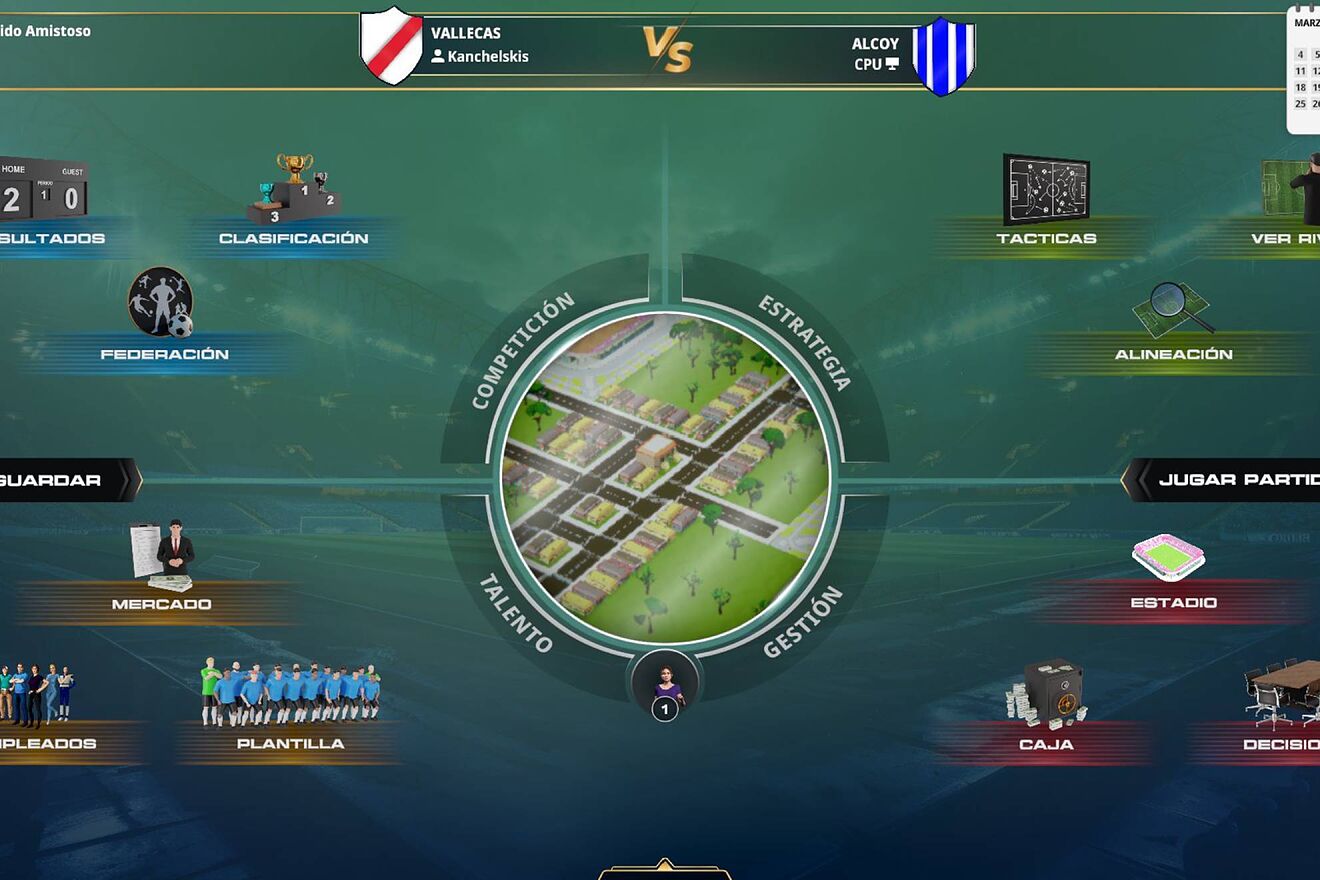Screen dimensions: 1320x880
Task: Go to the Alineación lineup screen
Action: point(1173,353)
